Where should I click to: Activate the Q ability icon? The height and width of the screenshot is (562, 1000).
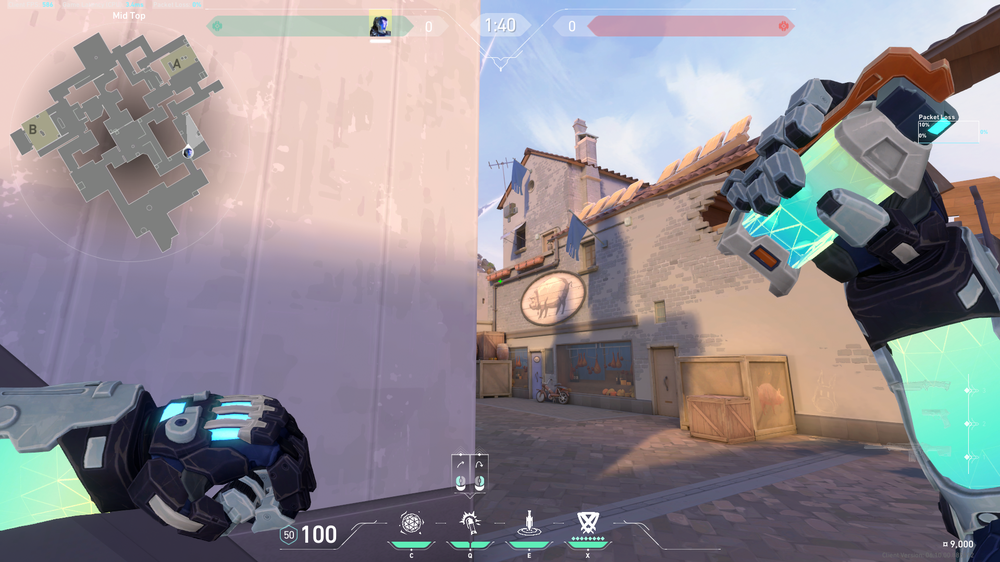tap(469, 522)
